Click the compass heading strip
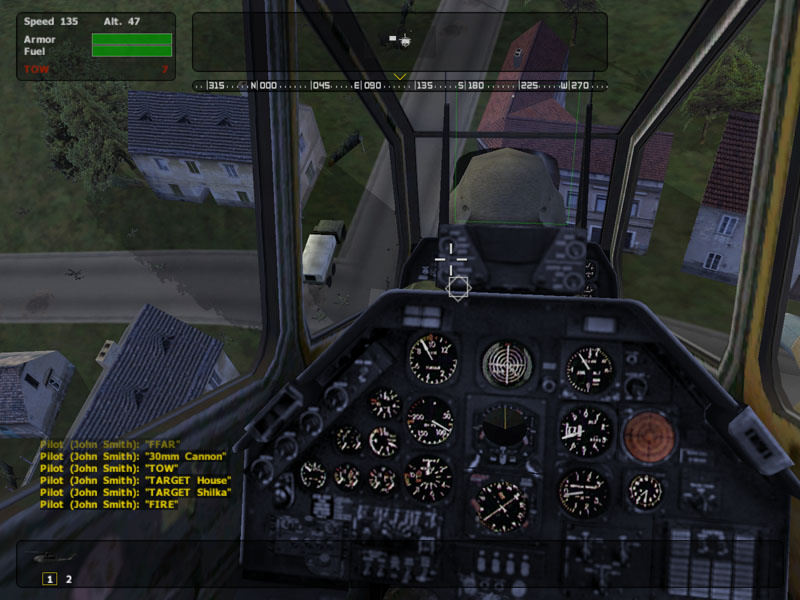 (x=400, y=86)
